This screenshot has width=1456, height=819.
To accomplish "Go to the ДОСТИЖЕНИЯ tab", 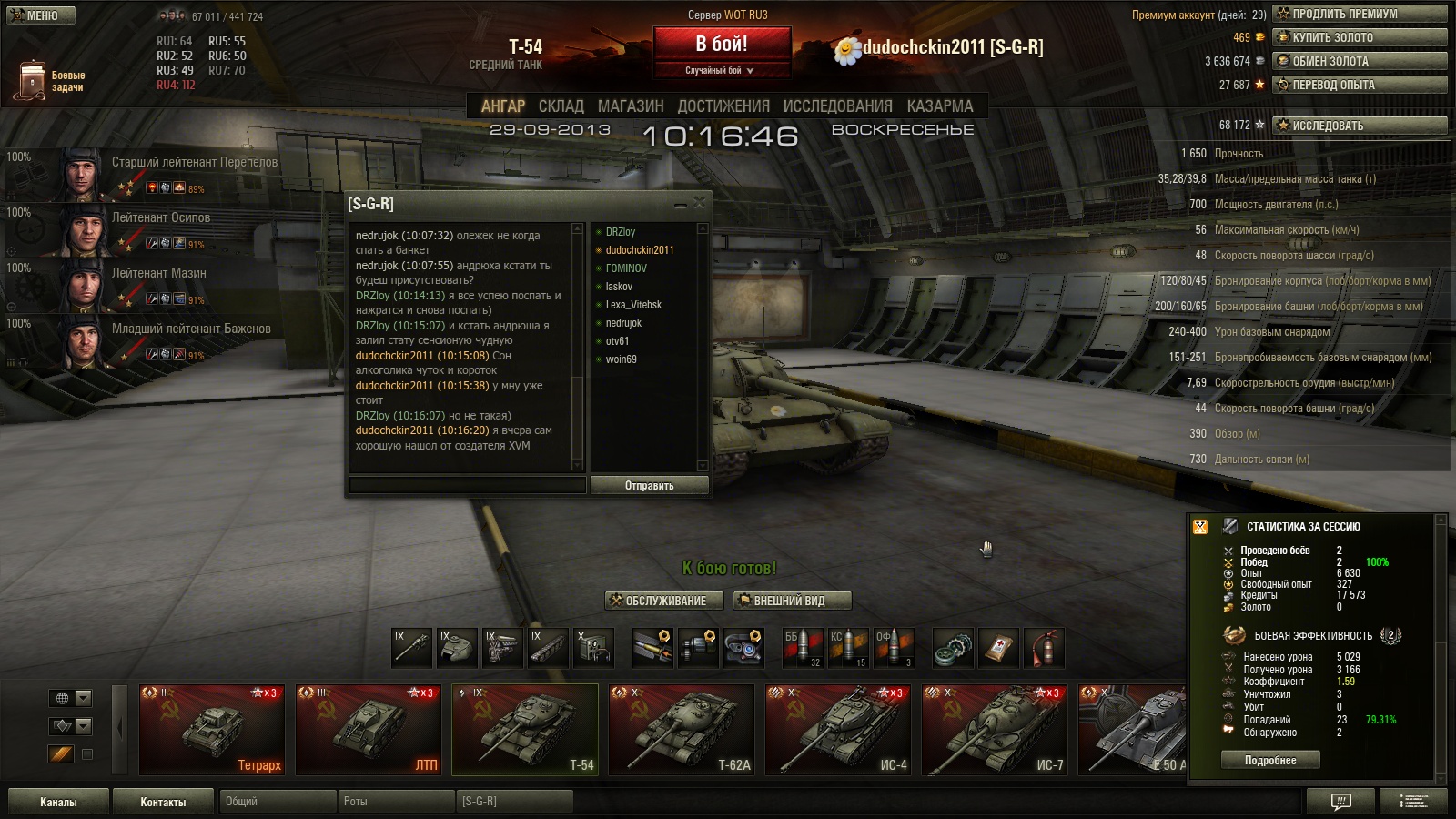I will (723, 106).
